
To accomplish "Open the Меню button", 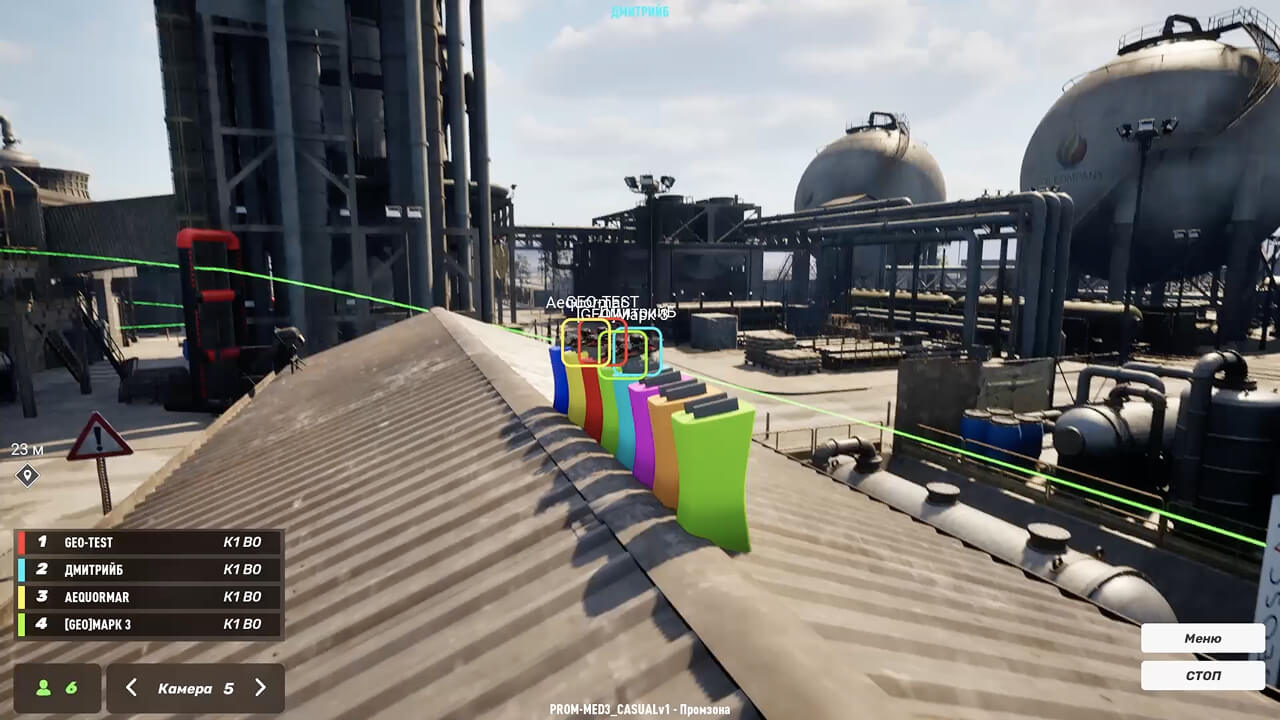I will tap(1202, 638).
